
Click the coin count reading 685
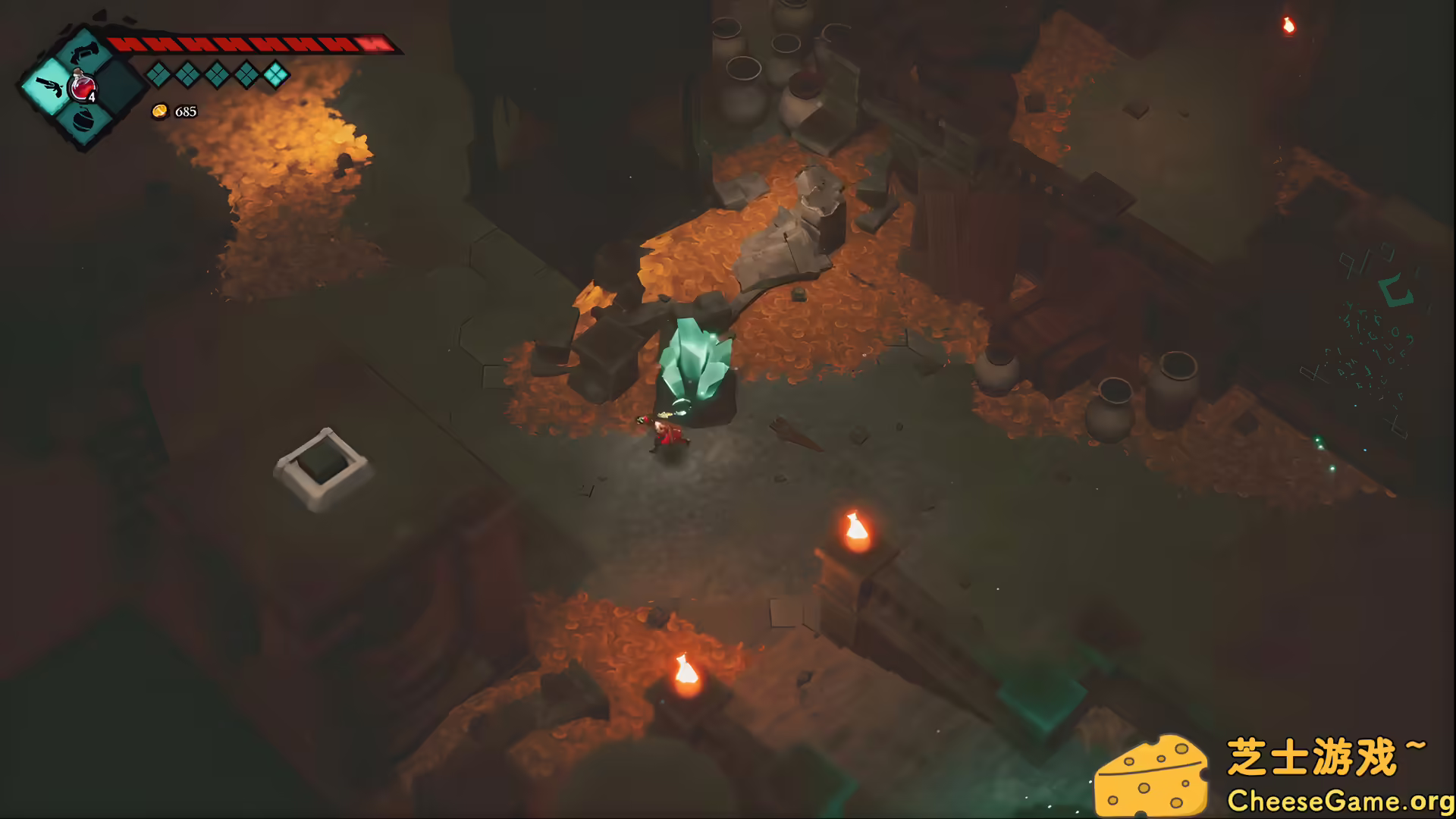[186, 112]
